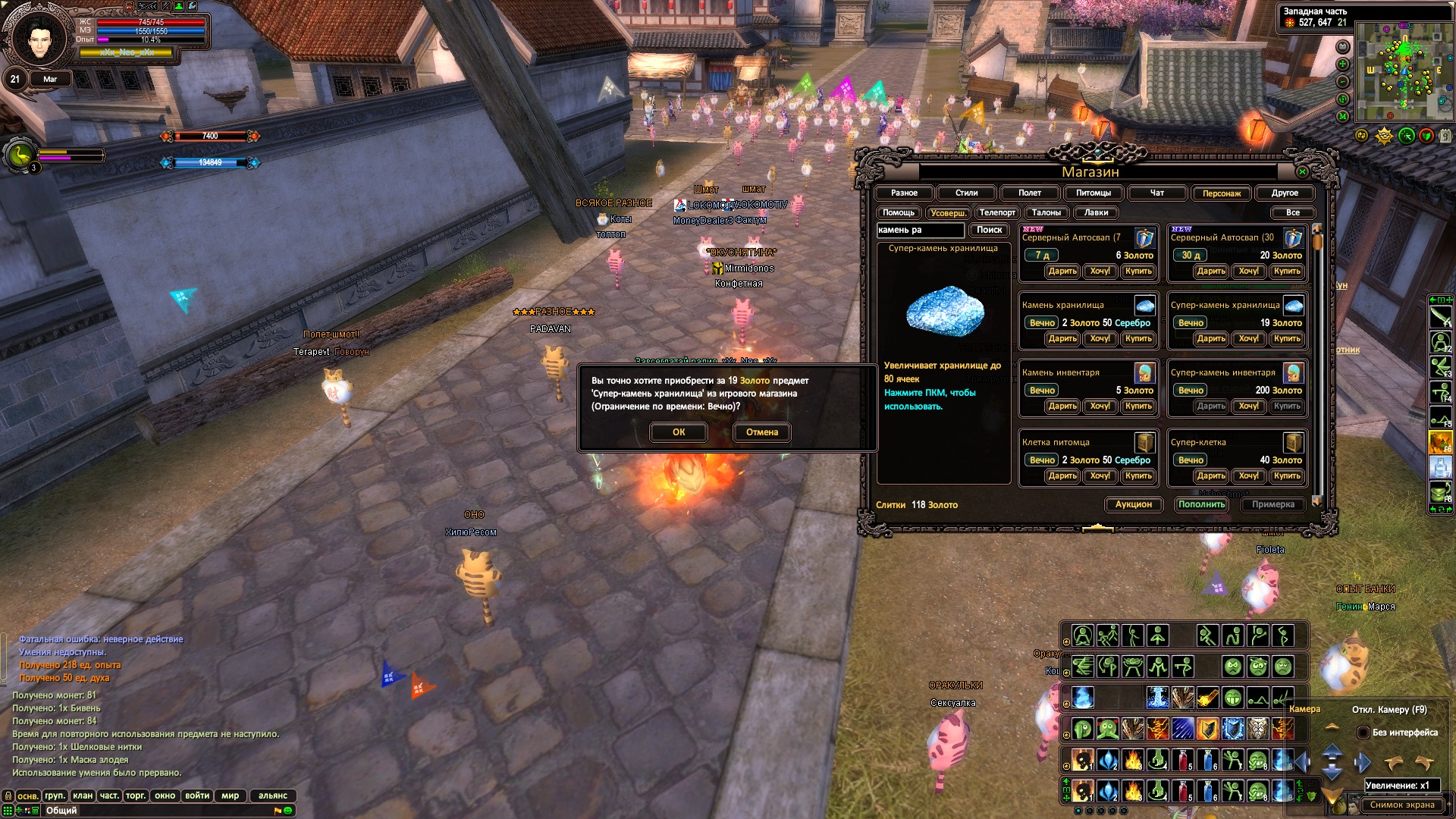Take a screenshot with Снимок экрана
This screenshot has width=1456, height=819.
click(x=1401, y=805)
